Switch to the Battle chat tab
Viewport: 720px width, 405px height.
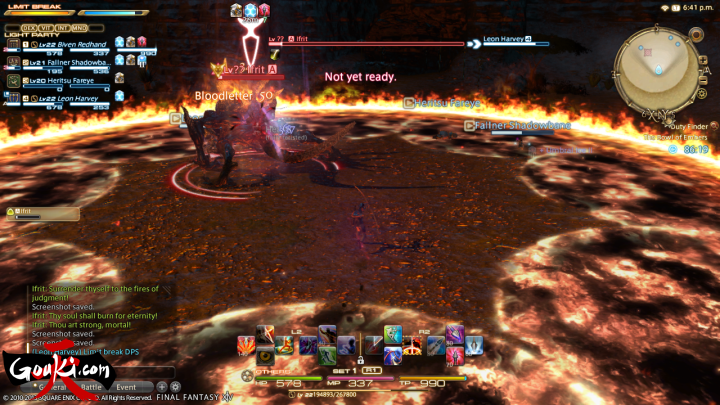91,386
